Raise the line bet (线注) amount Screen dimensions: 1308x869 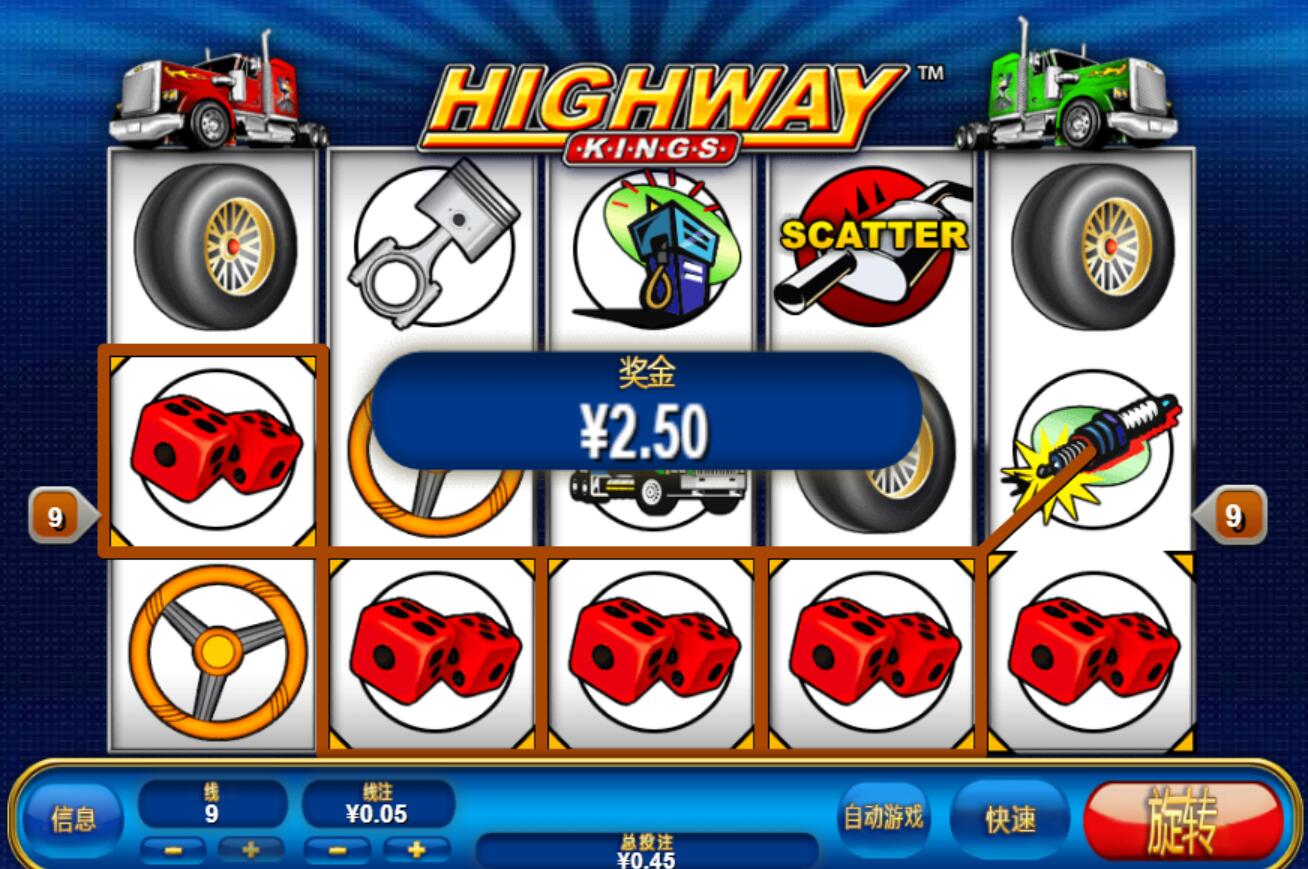pos(416,850)
